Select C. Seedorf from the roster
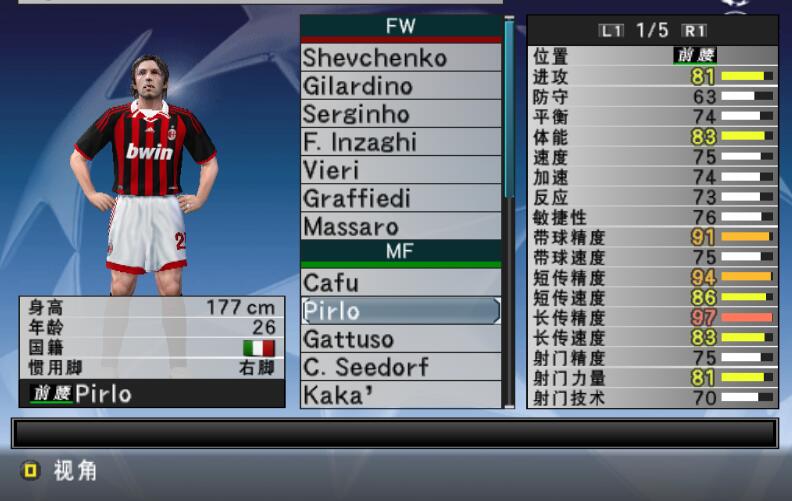This screenshot has height=501, width=792. 400,367
